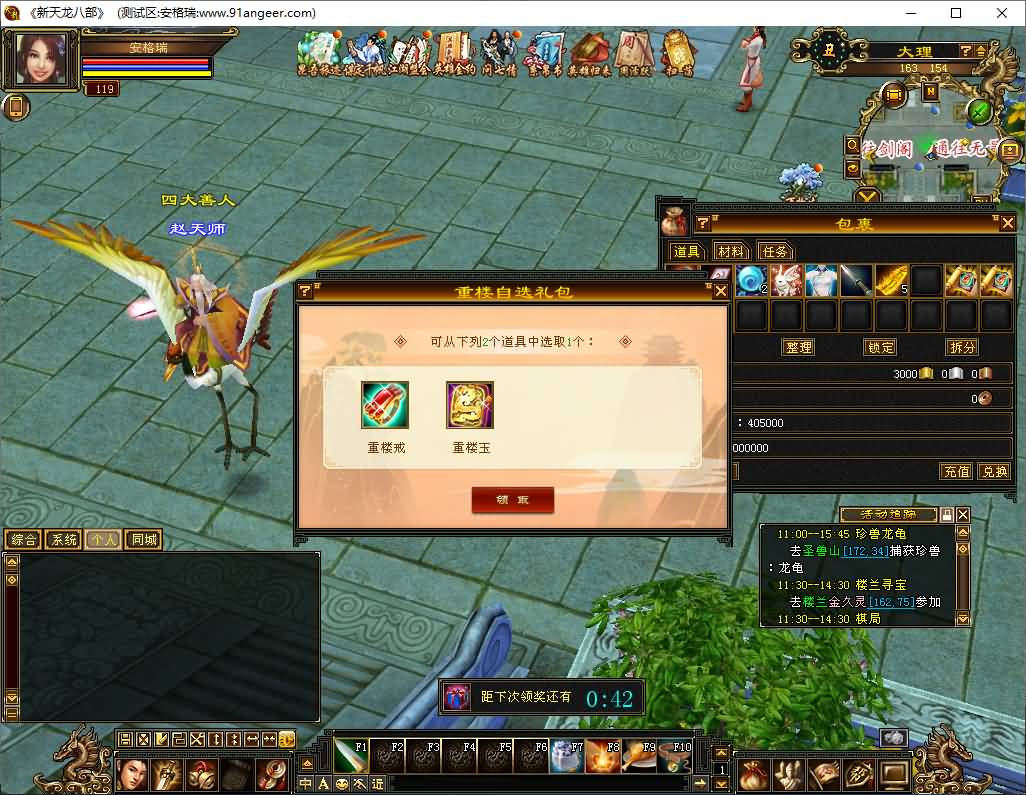Select the 重楼戒 ring item
1026x795 pixels.
point(385,406)
